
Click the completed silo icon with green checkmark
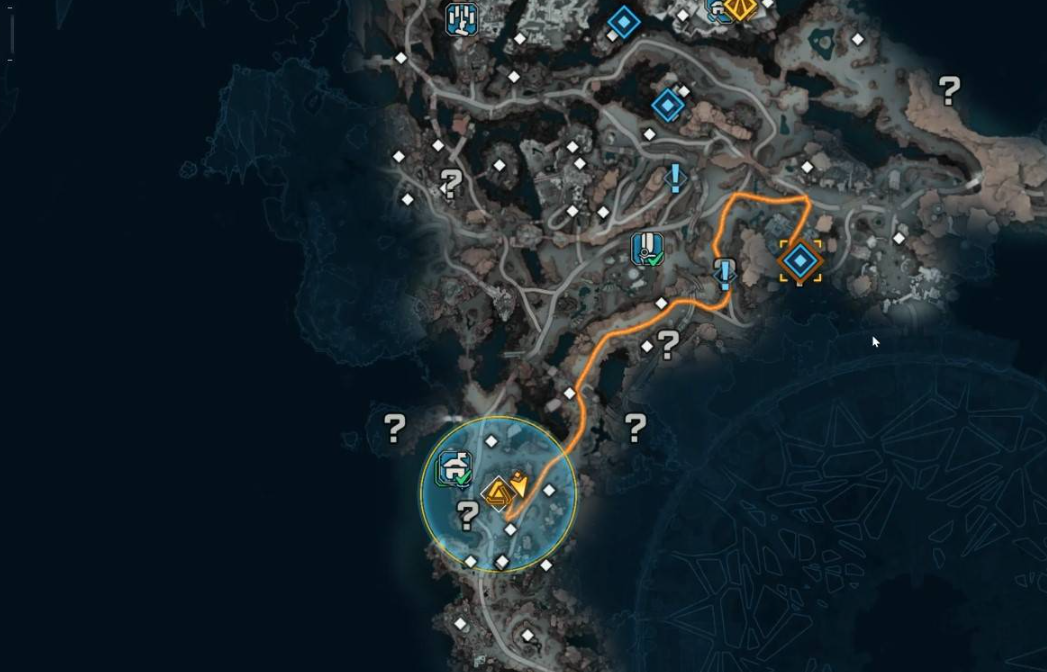coord(648,249)
